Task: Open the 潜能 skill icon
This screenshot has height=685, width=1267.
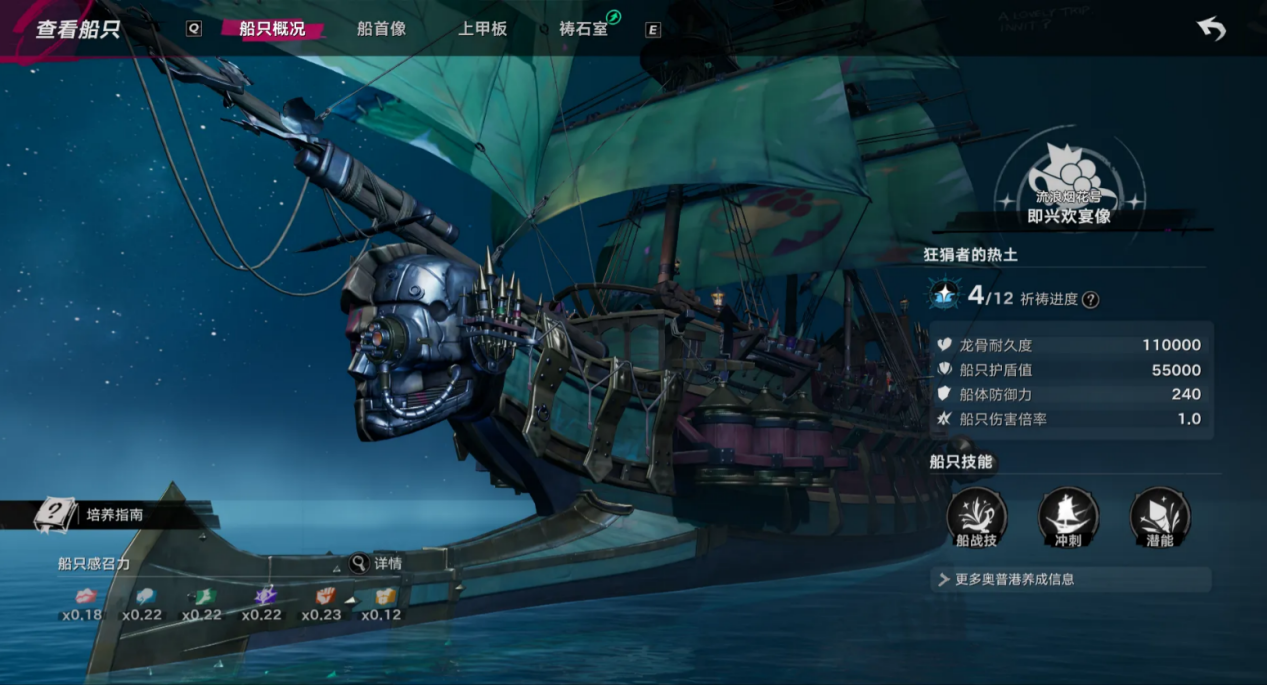Action: pos(1160,517)
